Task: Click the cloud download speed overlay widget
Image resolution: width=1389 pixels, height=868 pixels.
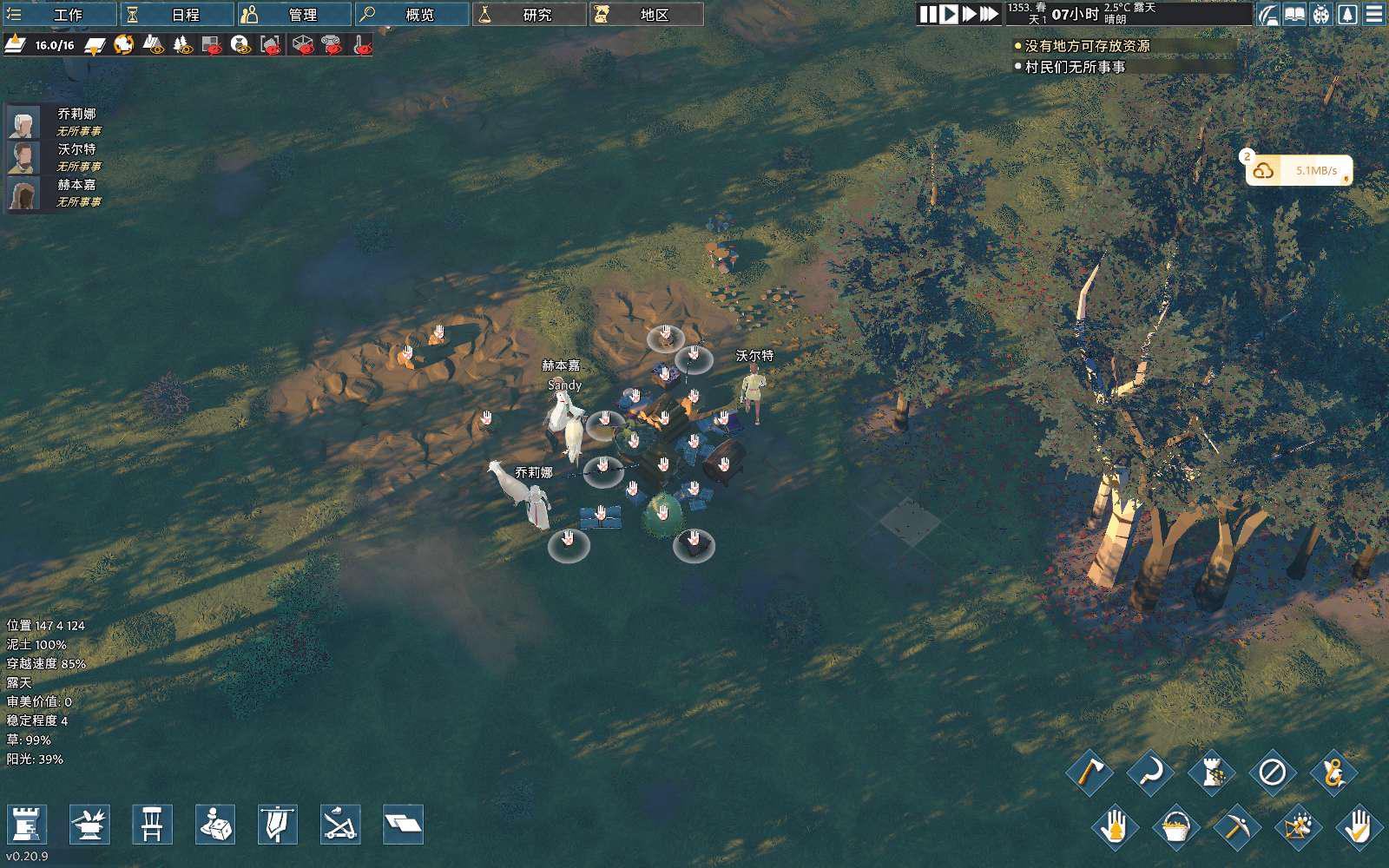Action: 1299,171
